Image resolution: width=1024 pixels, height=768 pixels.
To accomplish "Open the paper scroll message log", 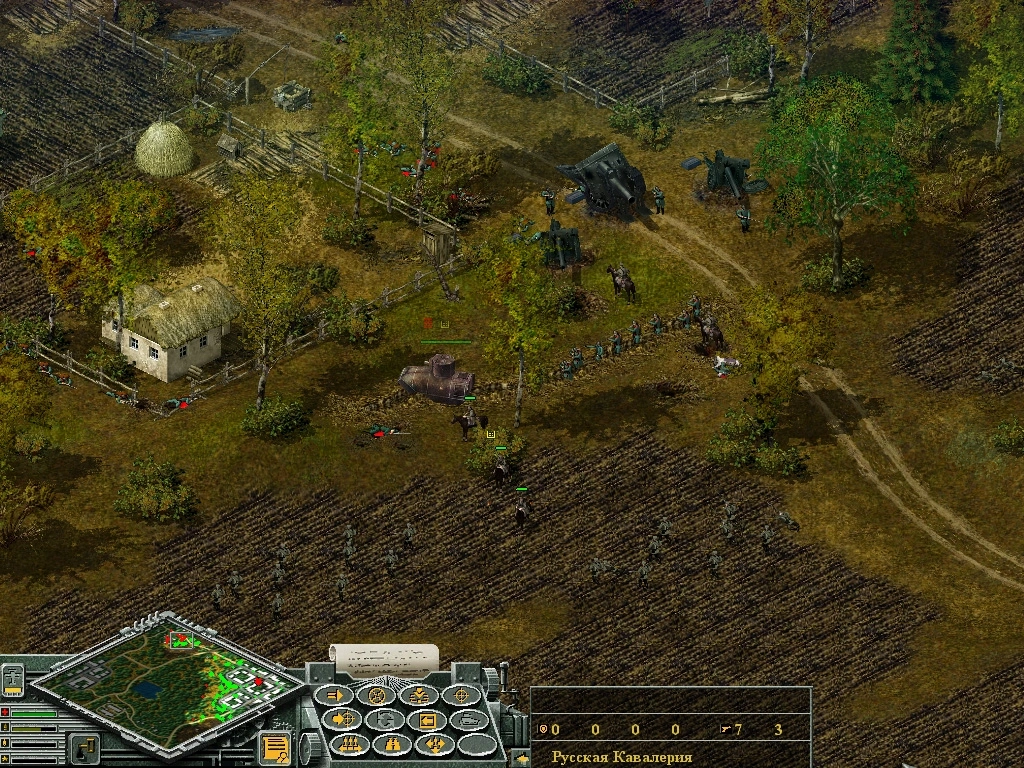I will coord(384,656).
